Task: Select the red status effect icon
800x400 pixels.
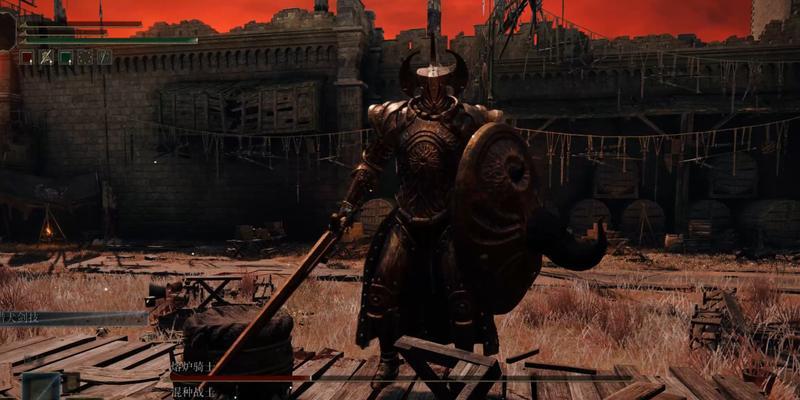Action: coord(26,58)
